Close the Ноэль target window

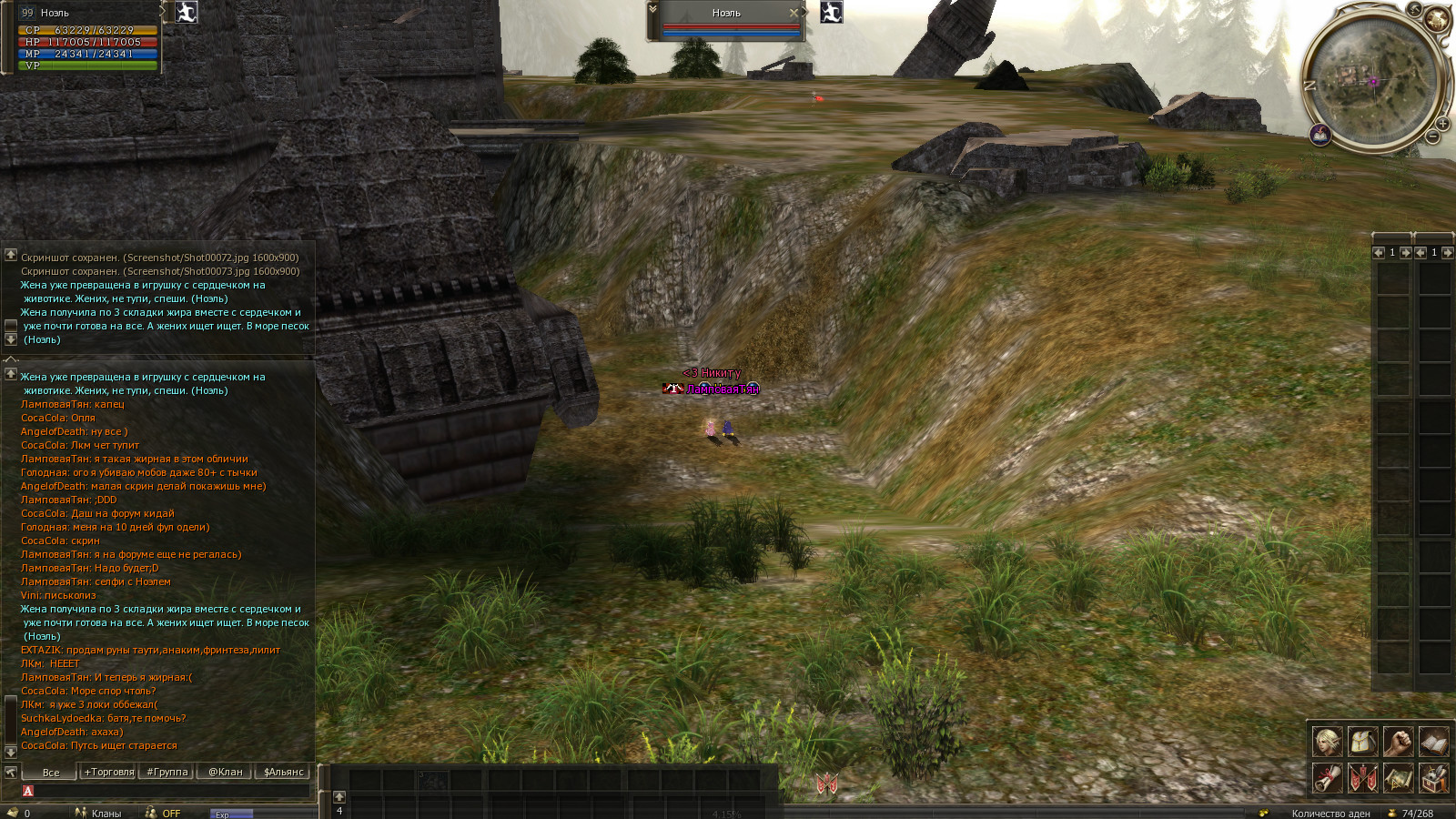click(x=794, y=13)
